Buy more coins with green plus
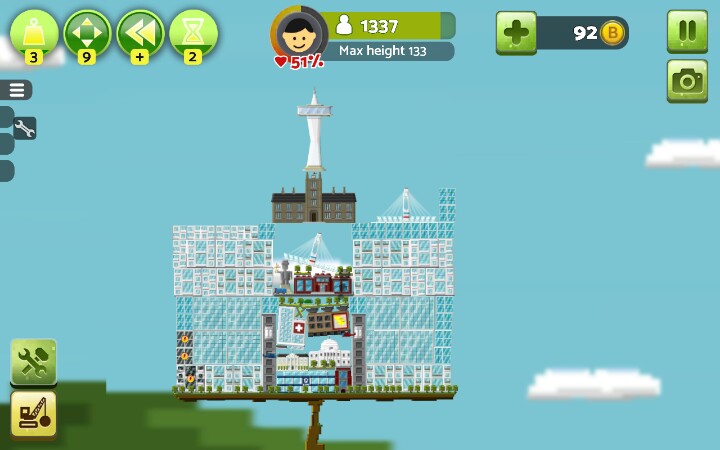The width and height of the screenshot is (720, 450). click(516, 33)
